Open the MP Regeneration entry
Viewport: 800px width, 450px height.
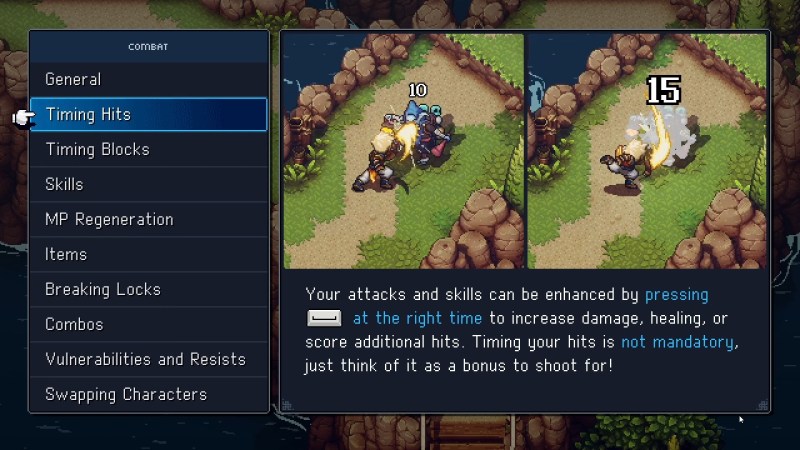(148, 220)
